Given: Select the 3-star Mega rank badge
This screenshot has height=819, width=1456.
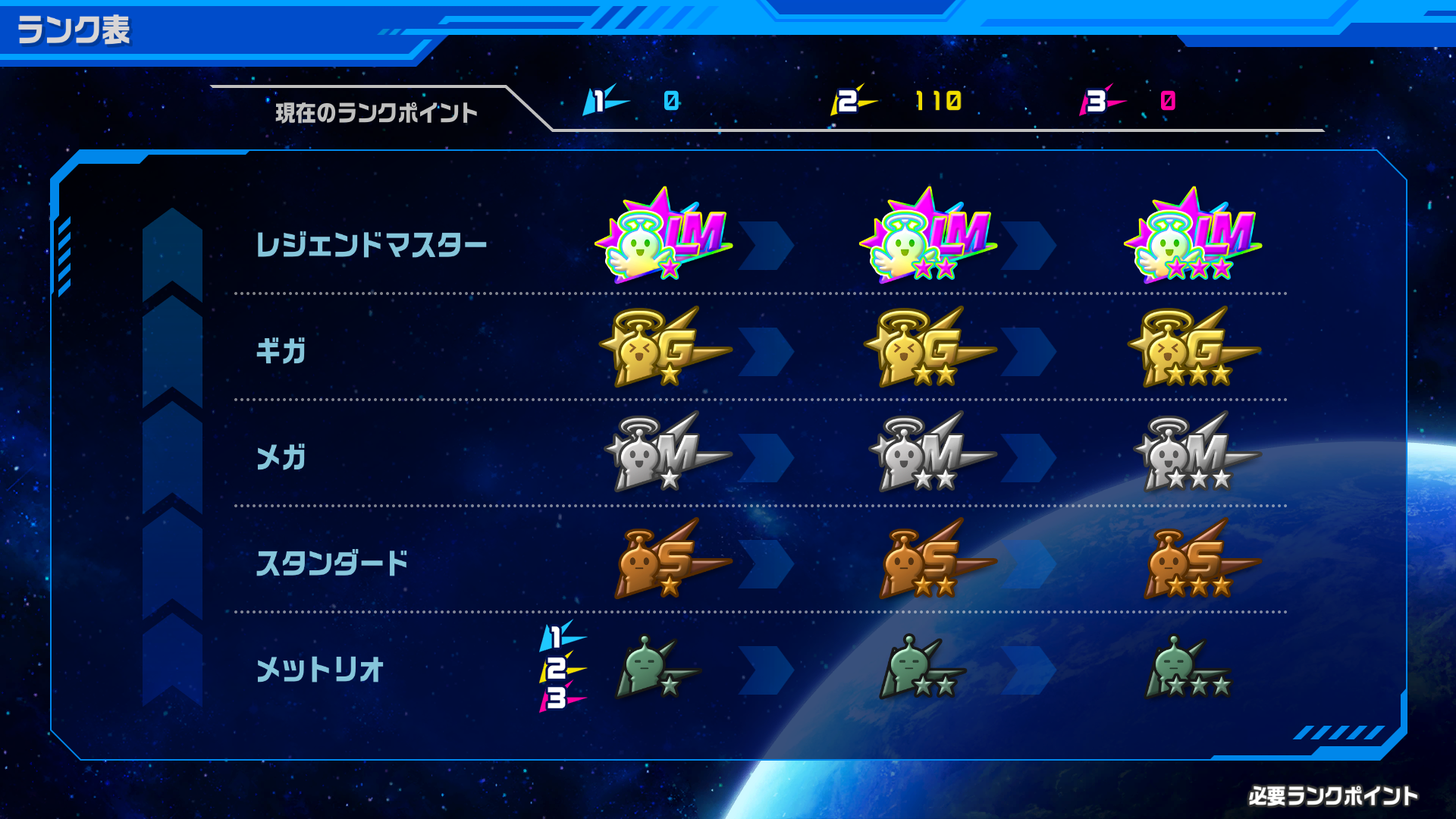Looking at the screenshot, I should point(1198,455).
